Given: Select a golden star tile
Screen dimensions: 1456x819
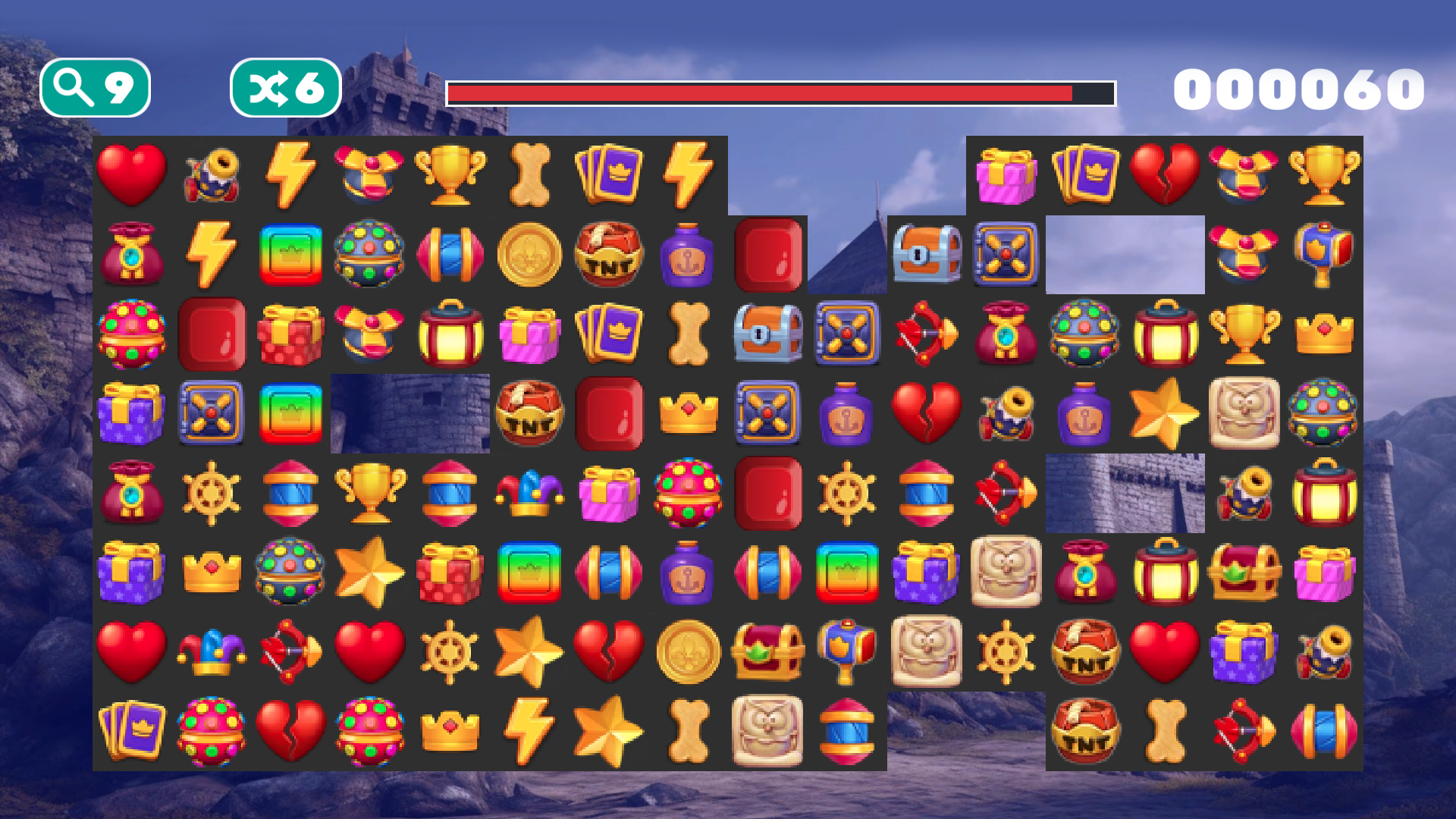Looking at the screenshot, I should [x=1166, y=414].
